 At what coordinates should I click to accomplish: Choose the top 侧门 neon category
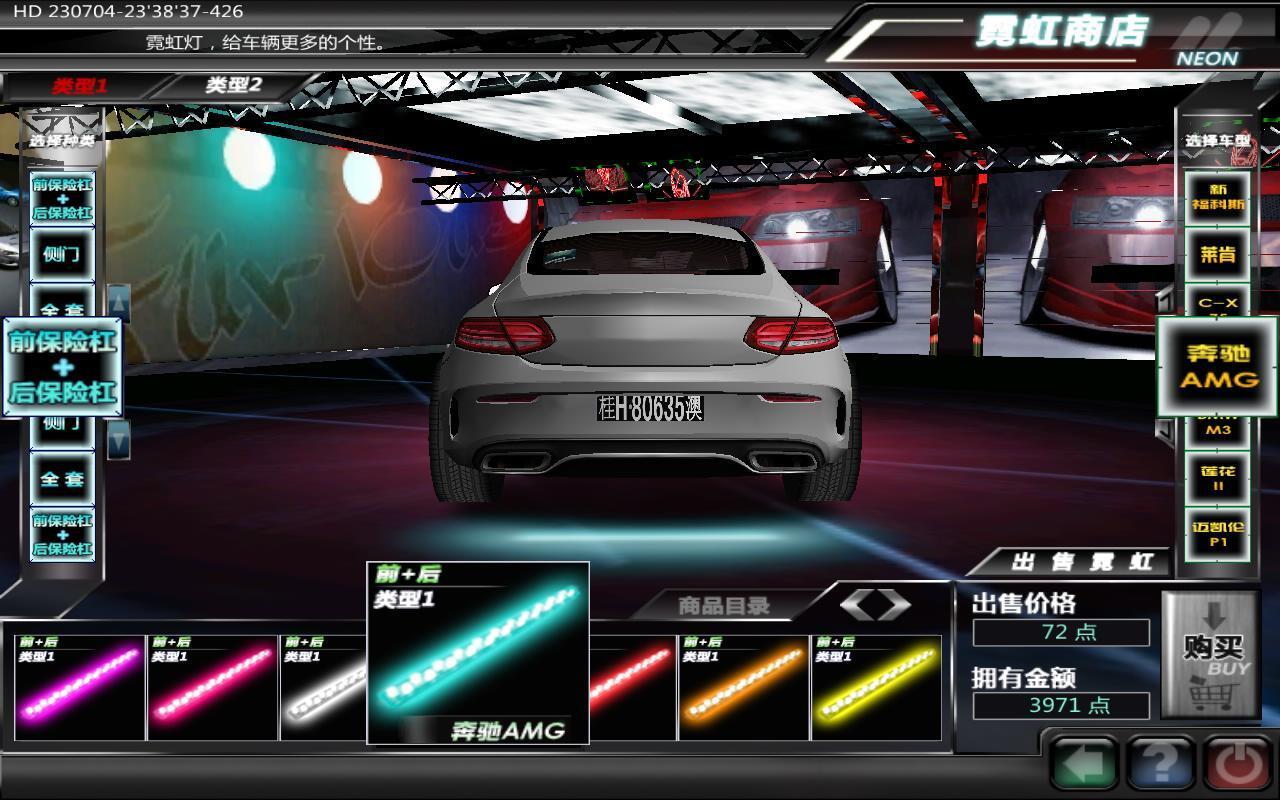pyautogui.click(x=62, y=254)
